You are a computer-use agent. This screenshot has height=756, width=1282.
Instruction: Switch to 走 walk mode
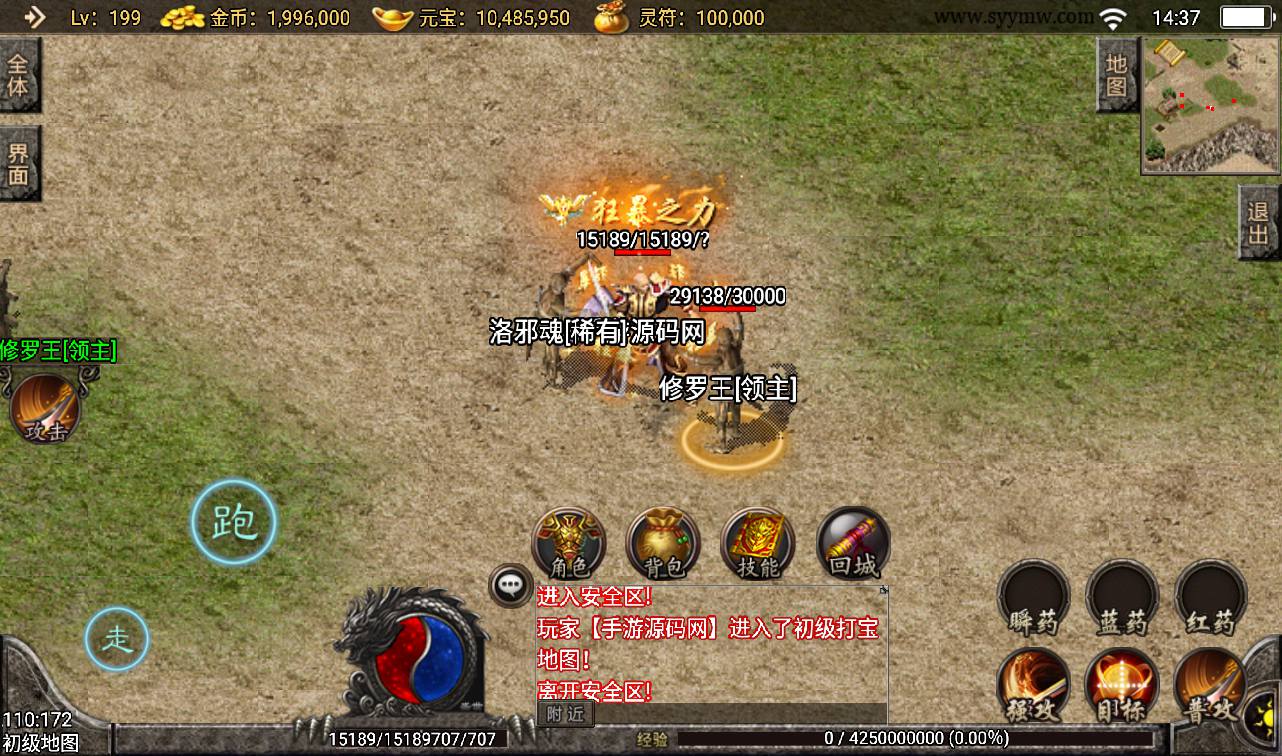point(117,638)
